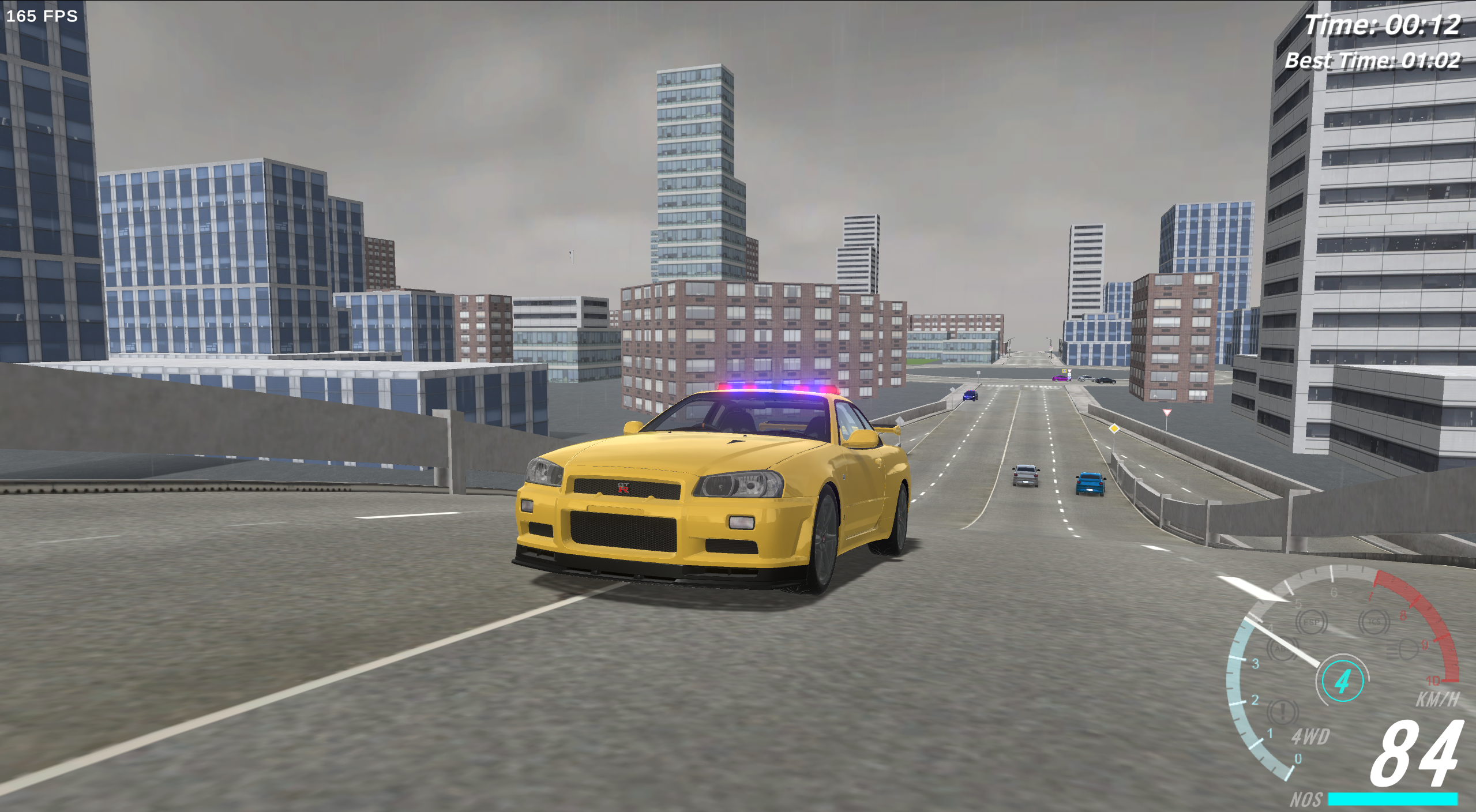Click the NOS label to expand boost details
The width and height of the screenshot is (1476, 812).
pos(1307,800)
